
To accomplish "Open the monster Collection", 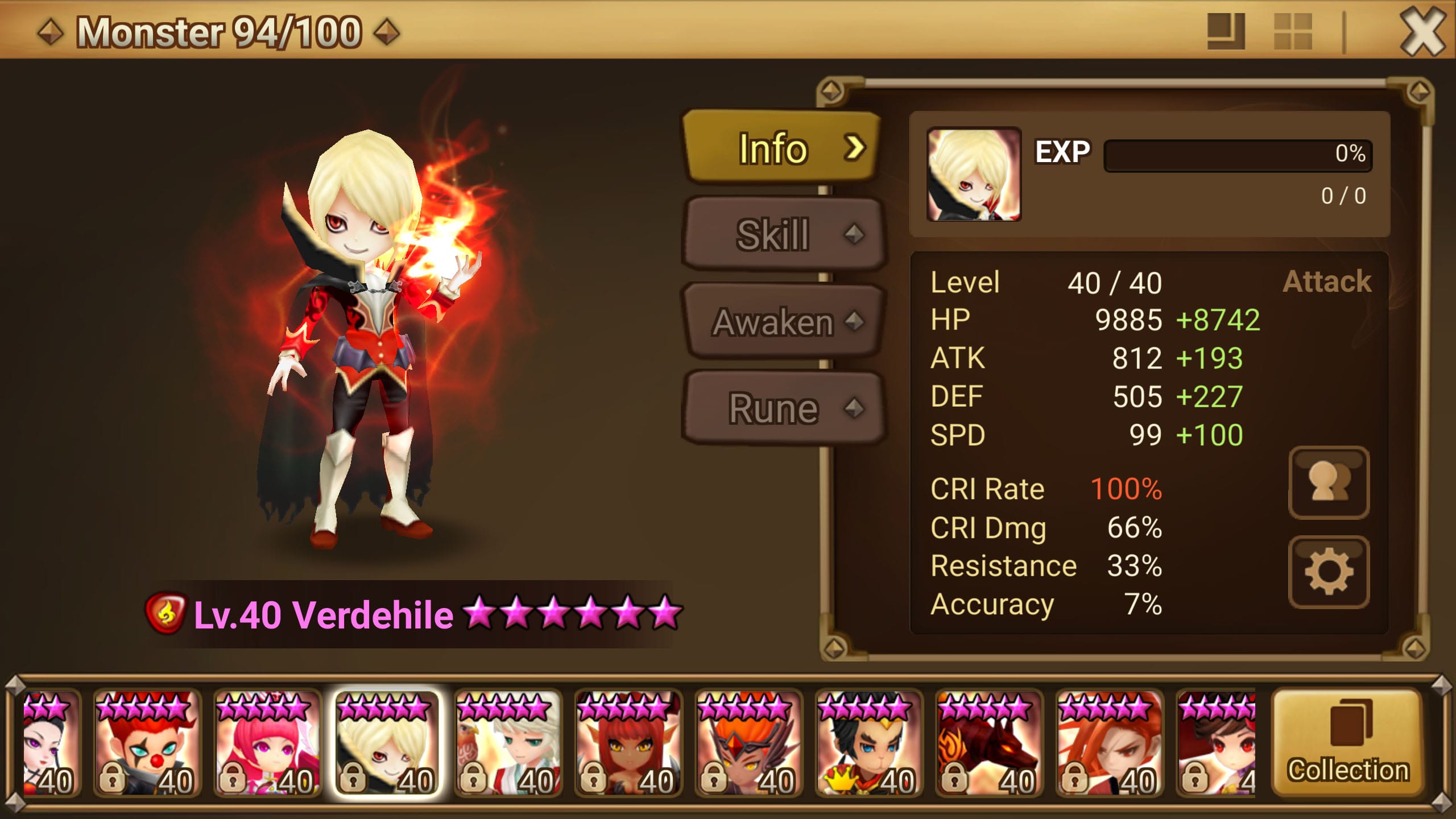I will tap(1348, 743).
